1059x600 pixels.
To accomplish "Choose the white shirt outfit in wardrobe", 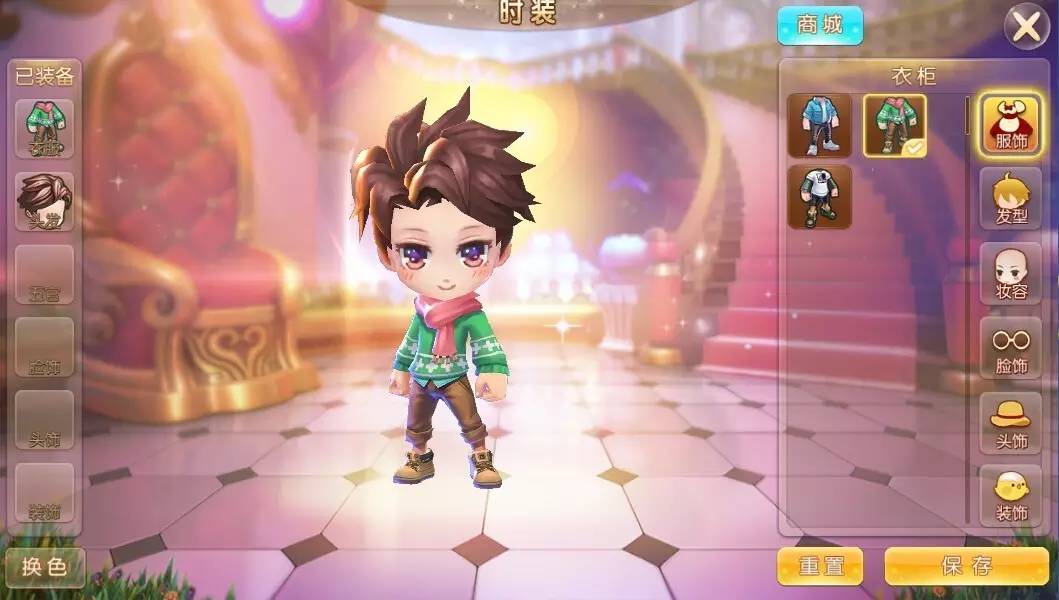I will (x=819, y=197).
